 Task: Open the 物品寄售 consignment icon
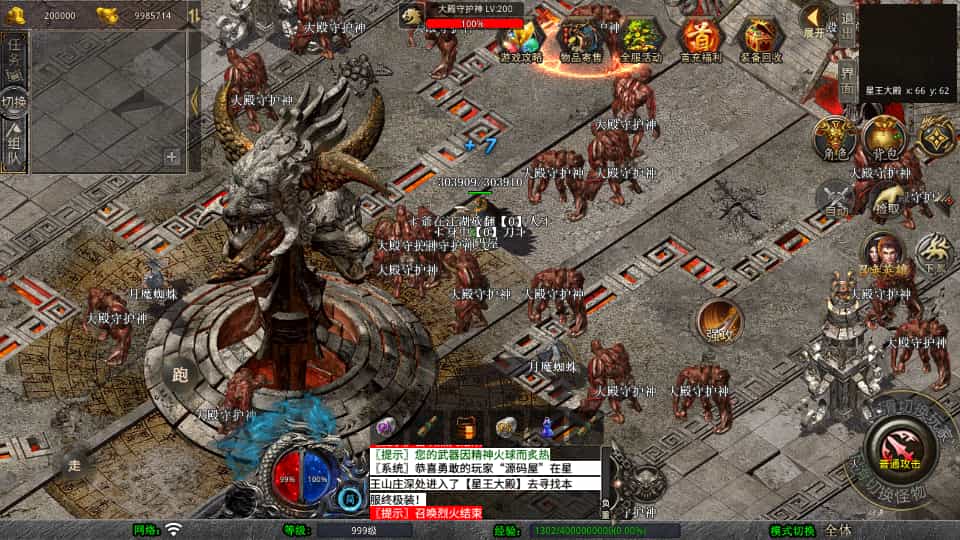(580, 40)
